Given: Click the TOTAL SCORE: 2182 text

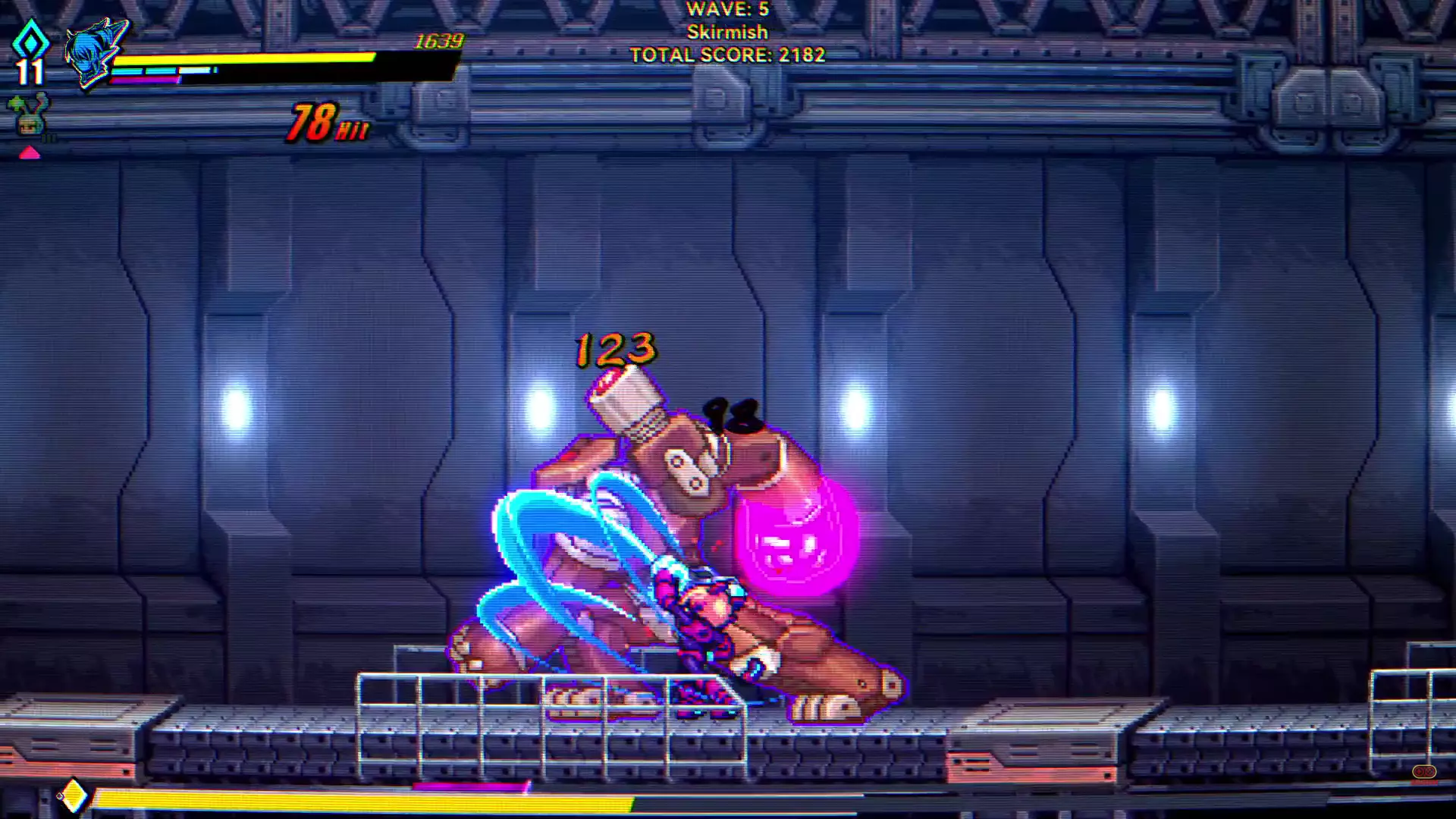Looking at the screenshot, I should click(x=726, y=55).
